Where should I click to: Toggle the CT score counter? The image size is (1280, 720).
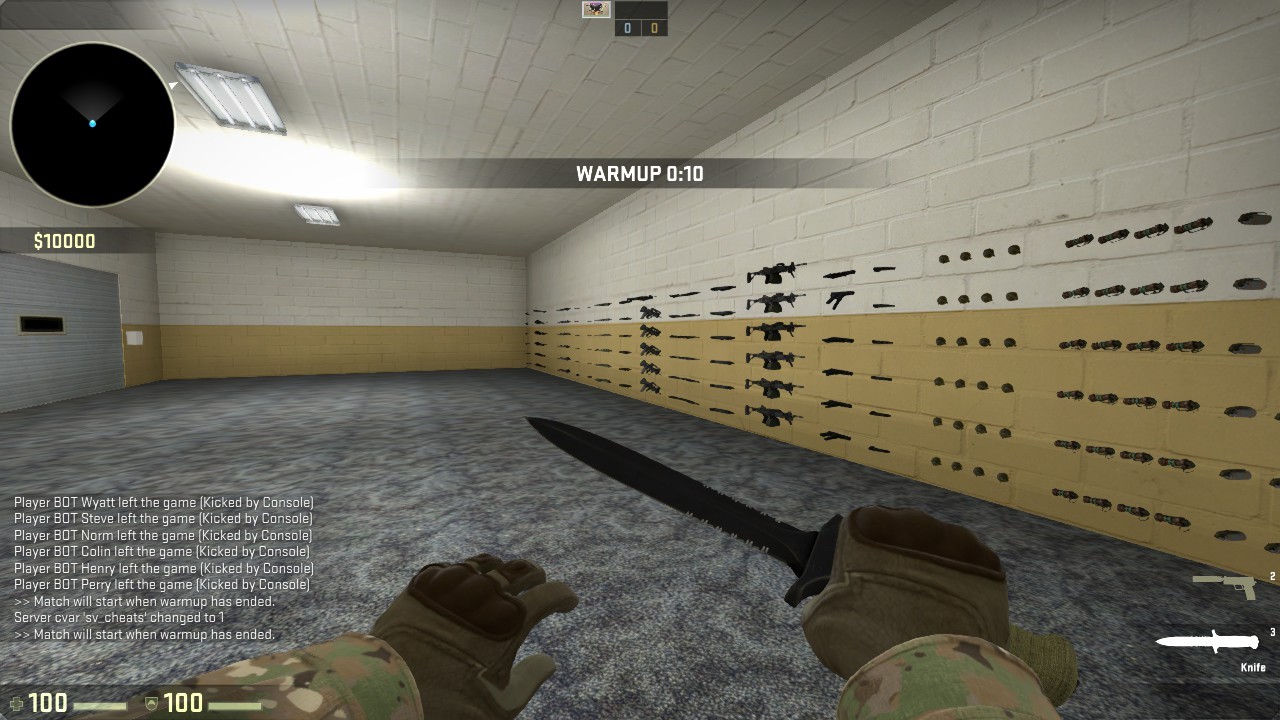627,27
